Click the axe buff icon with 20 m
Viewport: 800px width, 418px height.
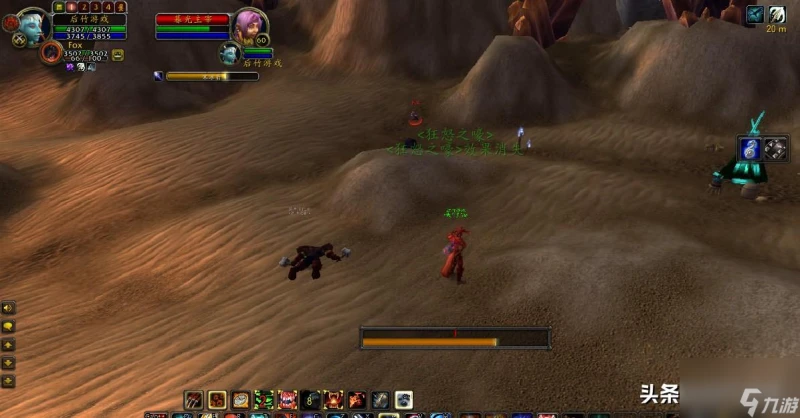777,14
